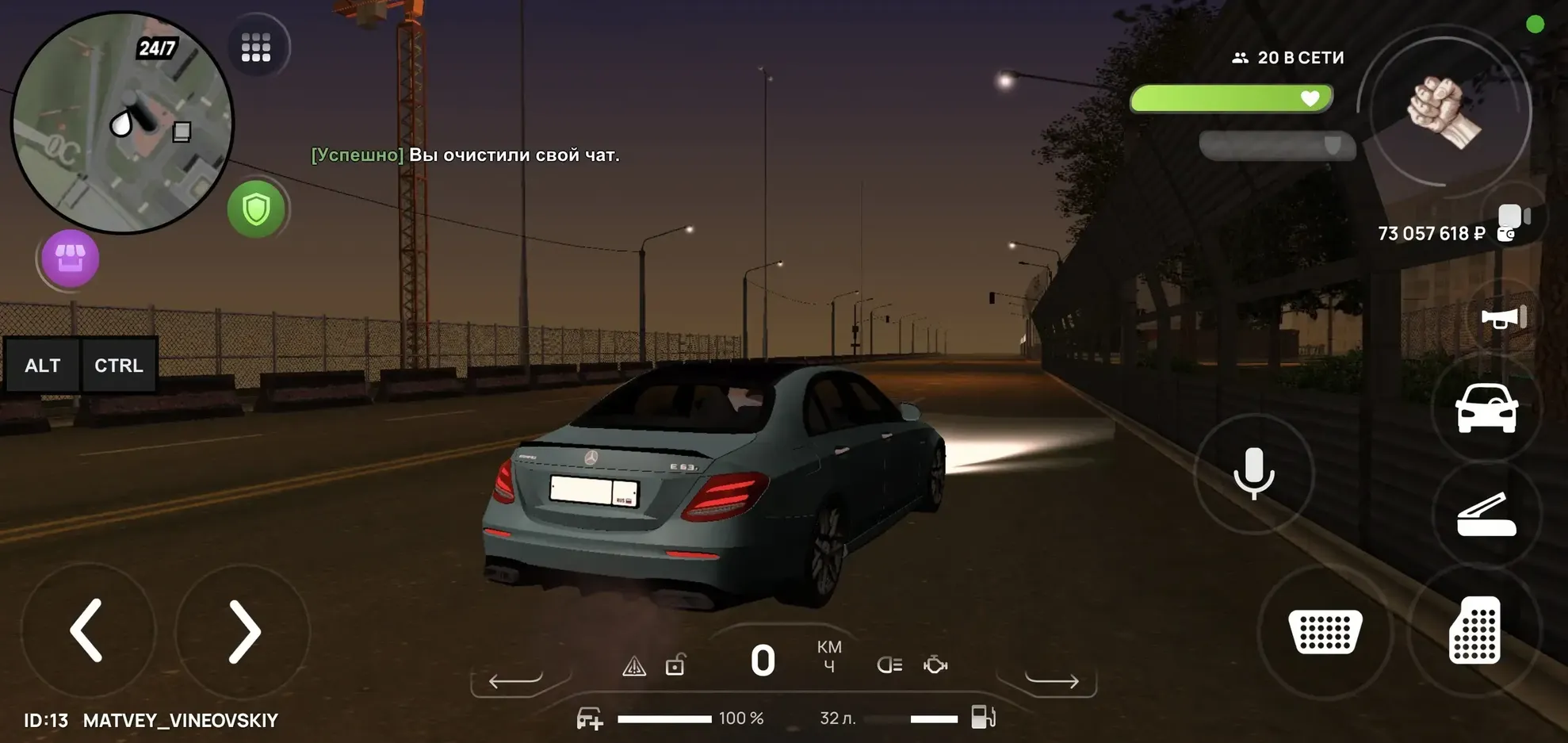The width and height of the screenshot is (1568, 743).
Task: Select the fist weapon icon
Action: (1444, 113)
